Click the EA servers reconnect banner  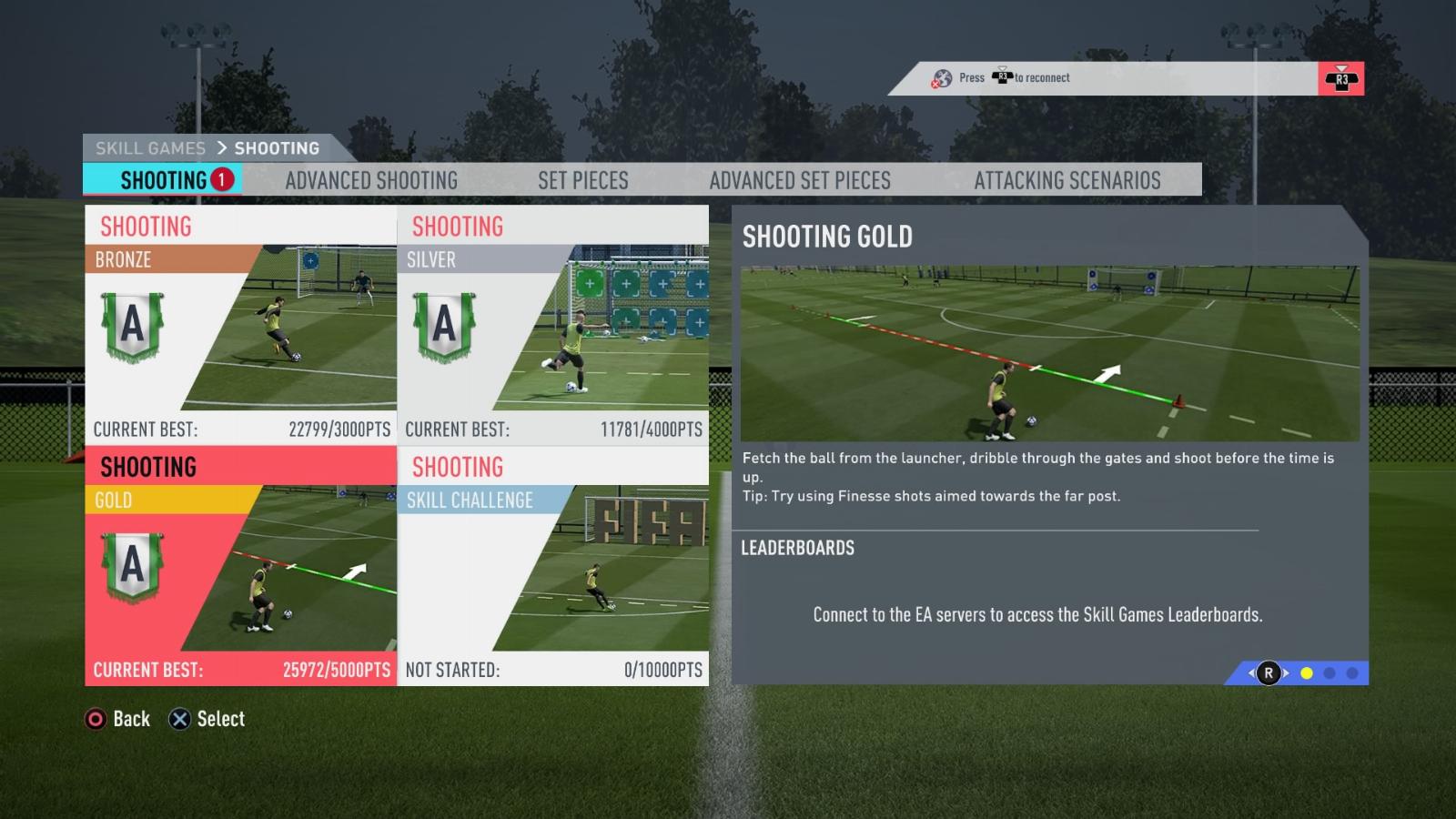coord(1124,78)
